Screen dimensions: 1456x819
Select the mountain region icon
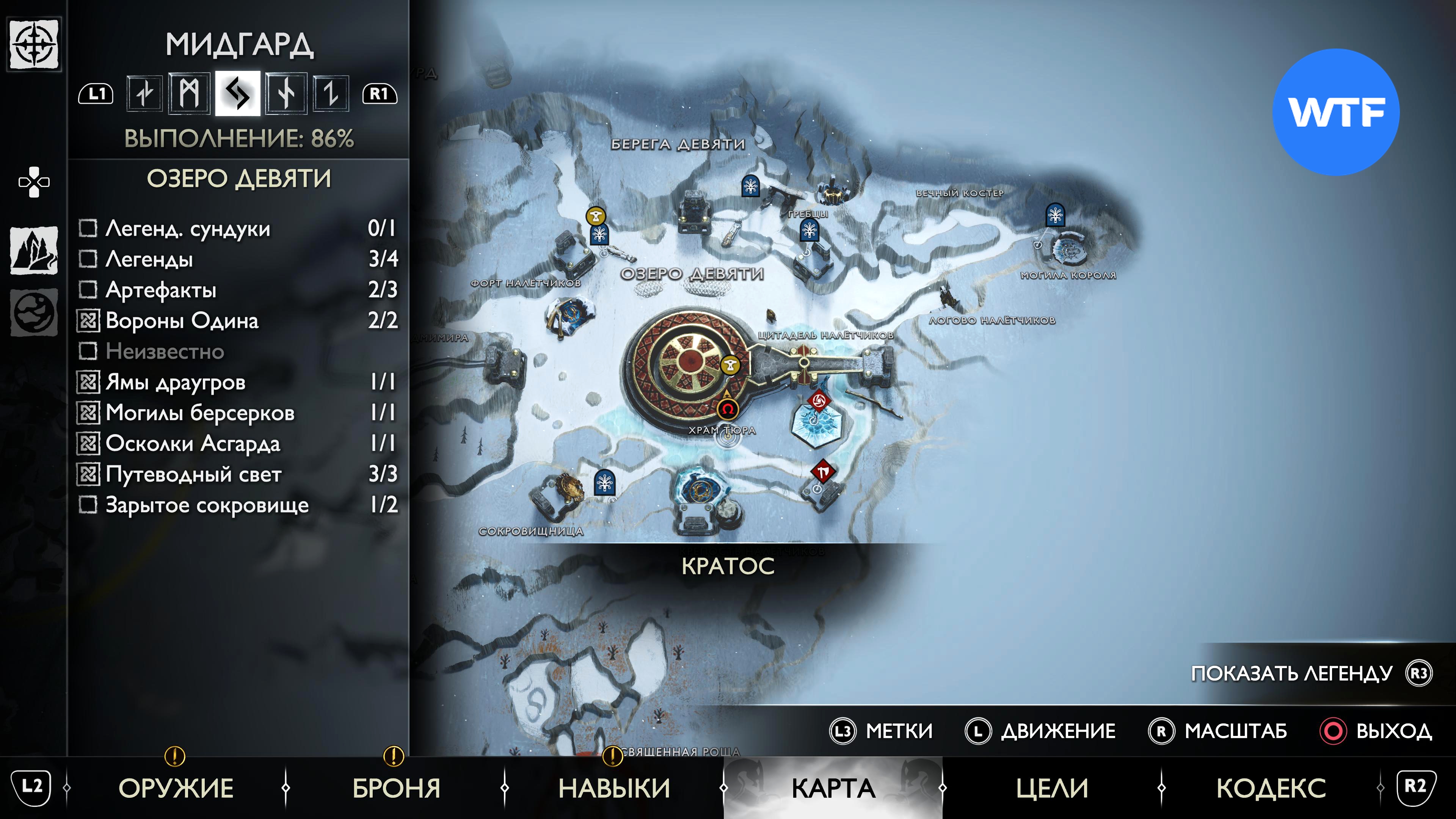(34, 250)
